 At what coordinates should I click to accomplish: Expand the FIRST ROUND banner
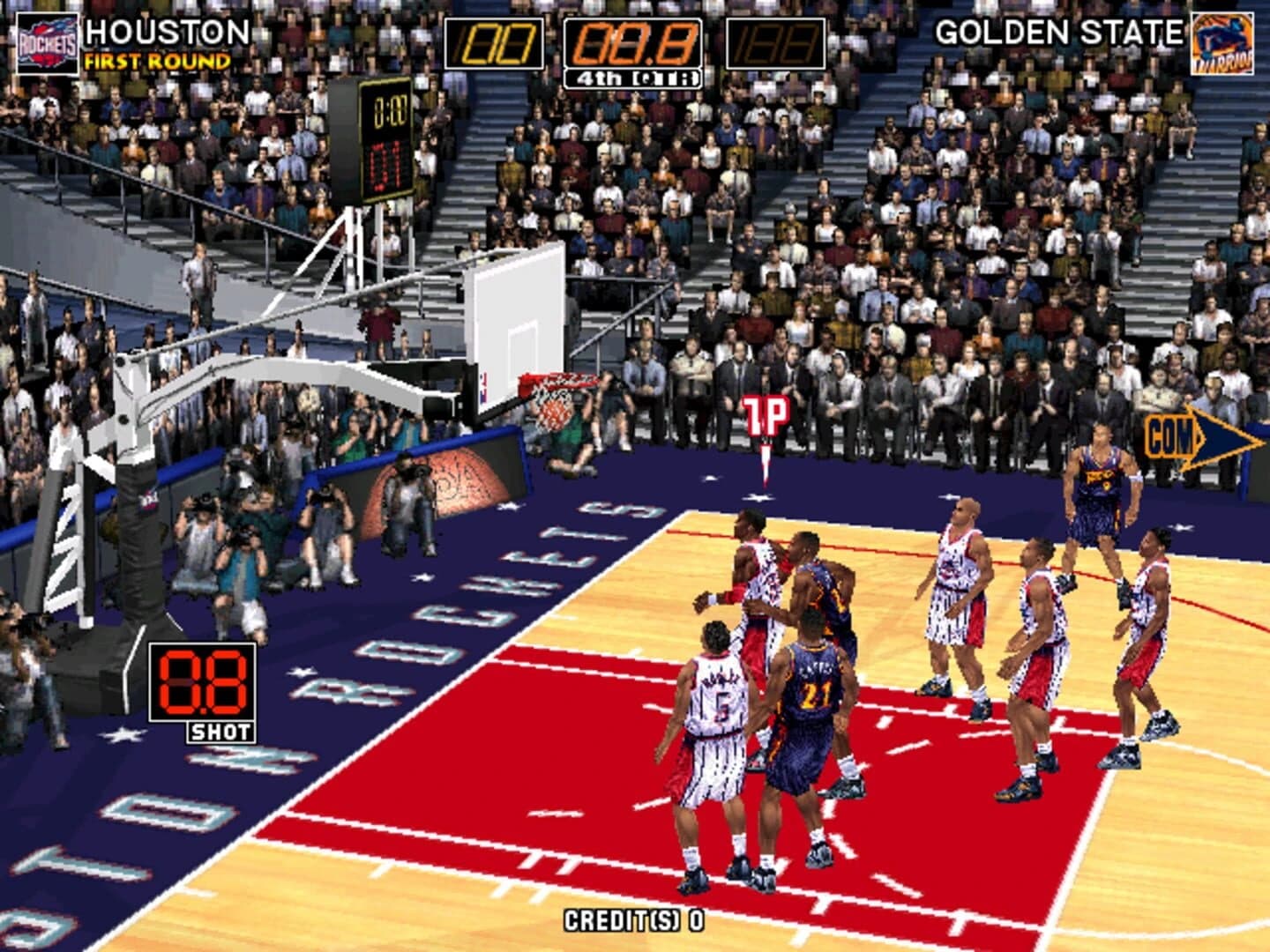[x=155, y=62]
